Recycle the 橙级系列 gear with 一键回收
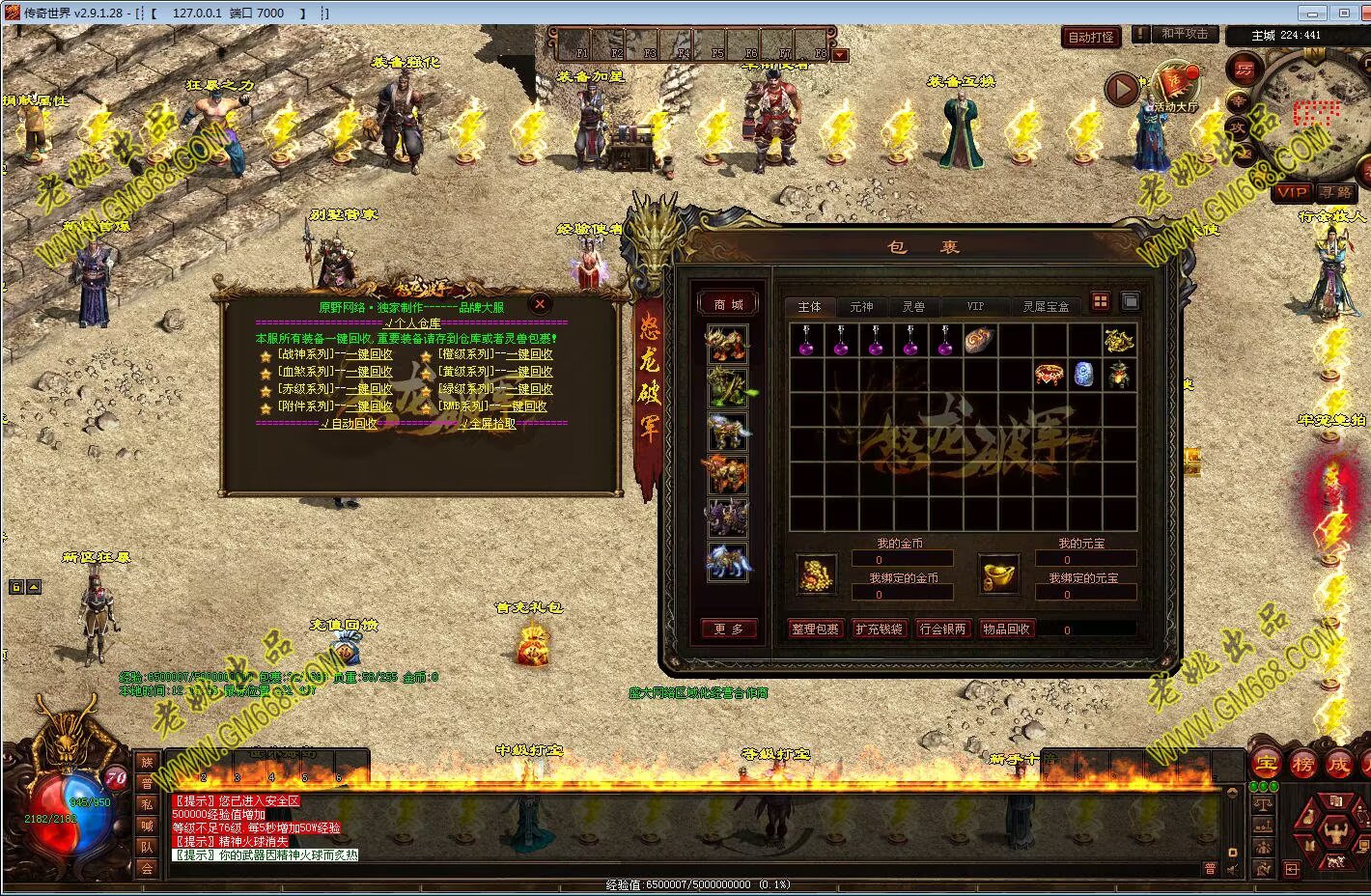Image resolution: width=1371 pixels, height=896 pixels. click(530, 354)
